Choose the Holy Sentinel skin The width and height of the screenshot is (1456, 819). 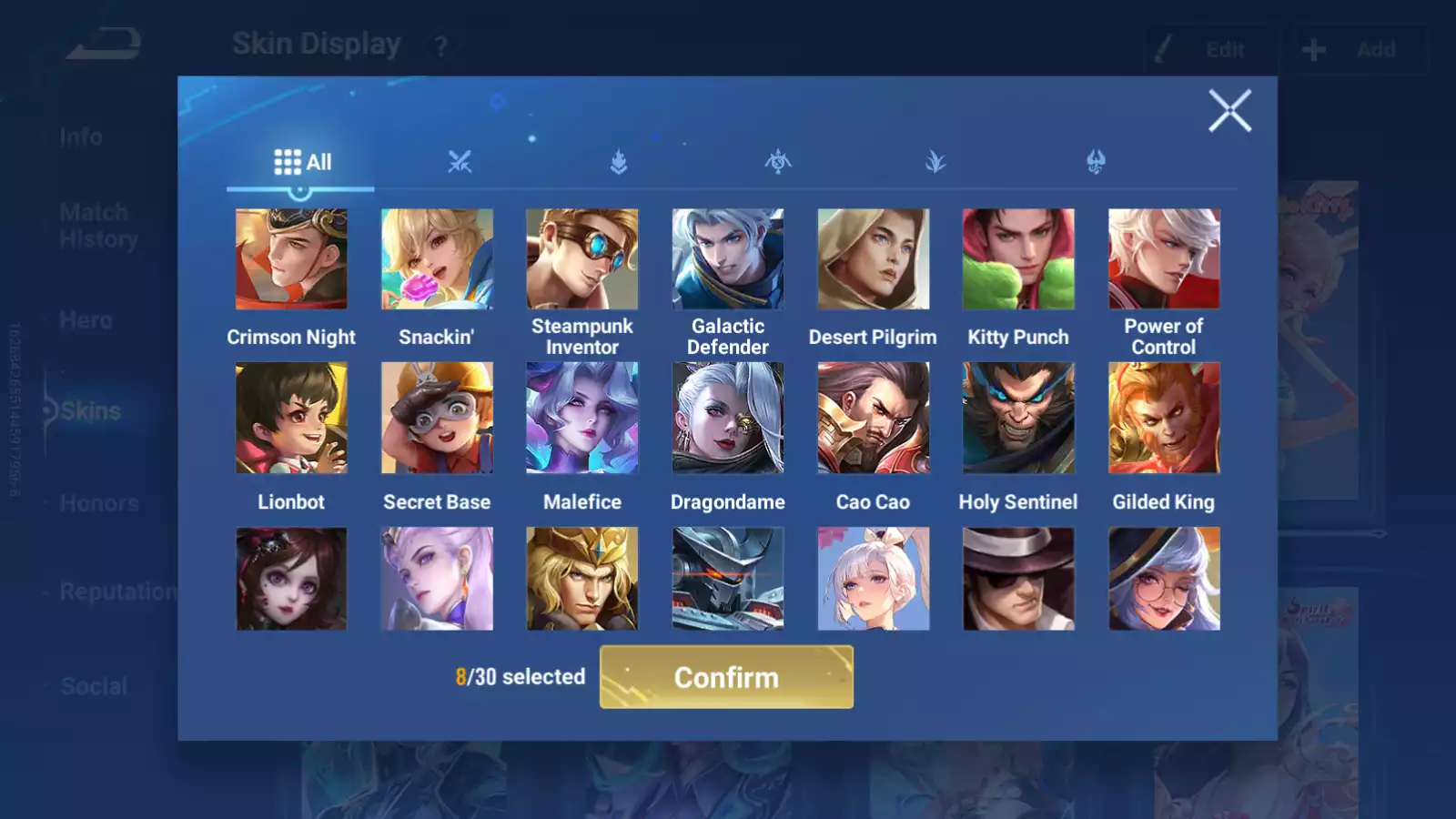click(1018, 418)
